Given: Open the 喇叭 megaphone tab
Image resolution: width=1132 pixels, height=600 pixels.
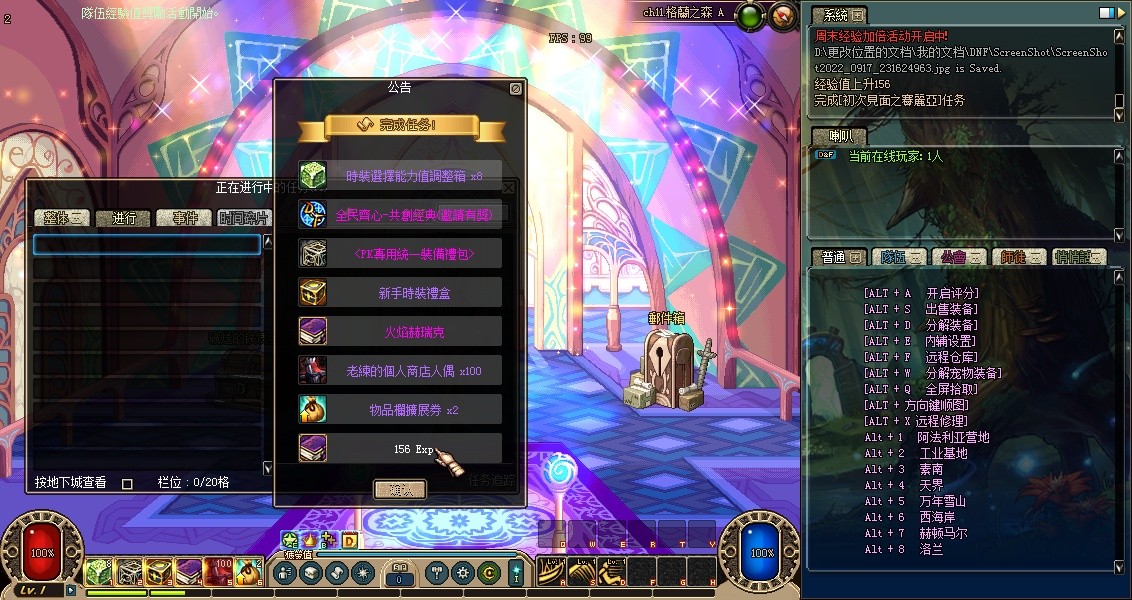Looking at the screenshot, I should (838, 136).
